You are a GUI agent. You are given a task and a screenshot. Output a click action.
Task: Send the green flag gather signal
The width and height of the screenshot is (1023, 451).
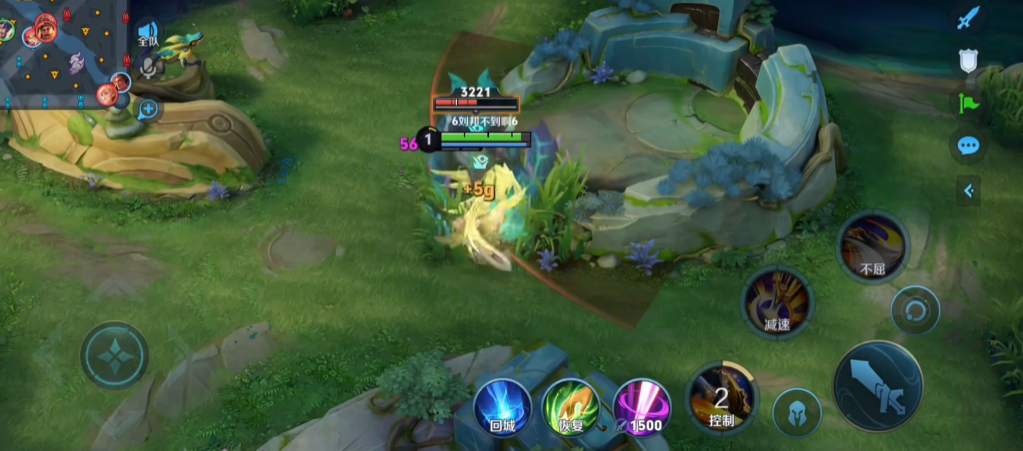tap(968, 102)
